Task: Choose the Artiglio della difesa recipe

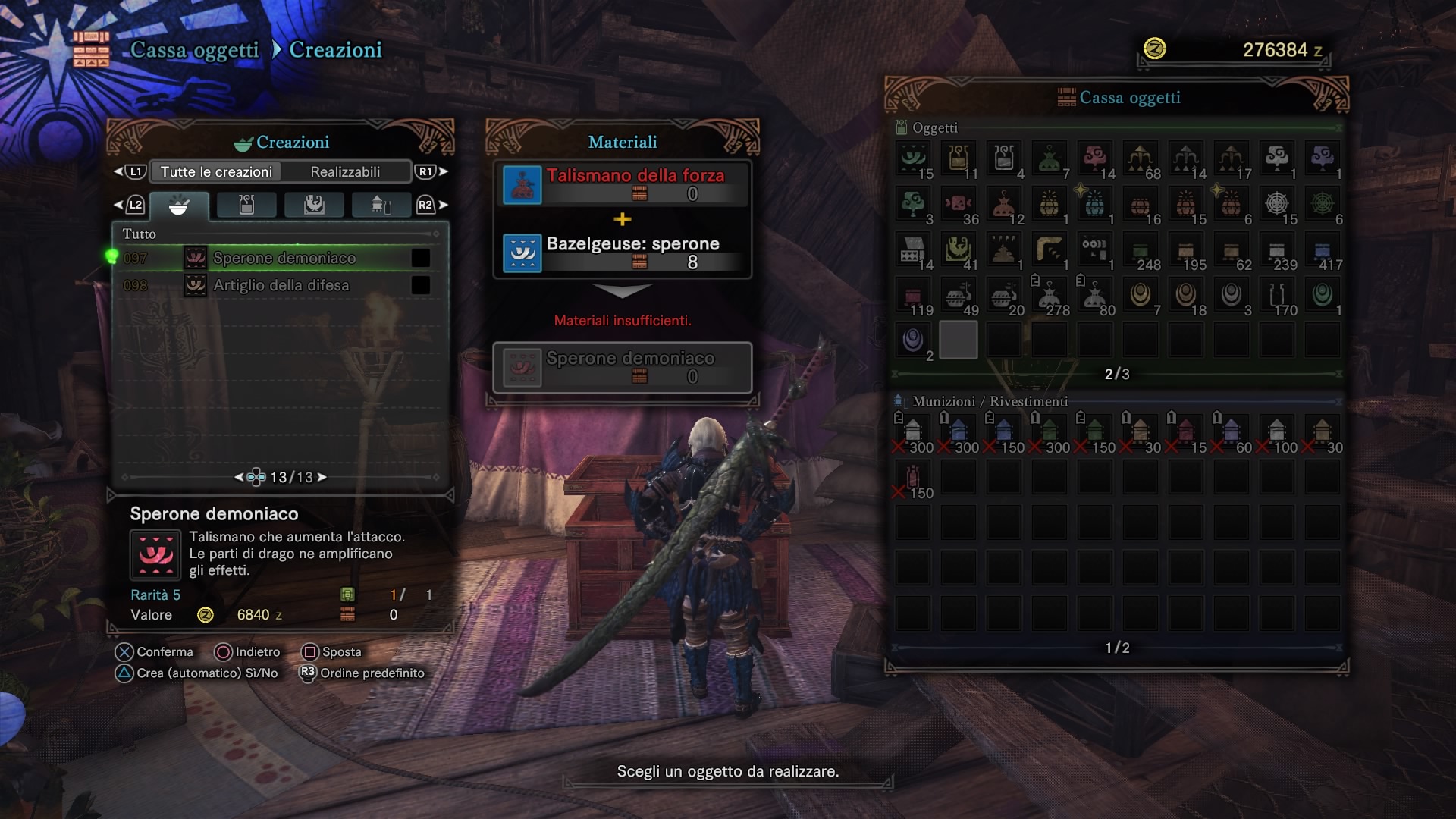Action: (x=281, y=285)
